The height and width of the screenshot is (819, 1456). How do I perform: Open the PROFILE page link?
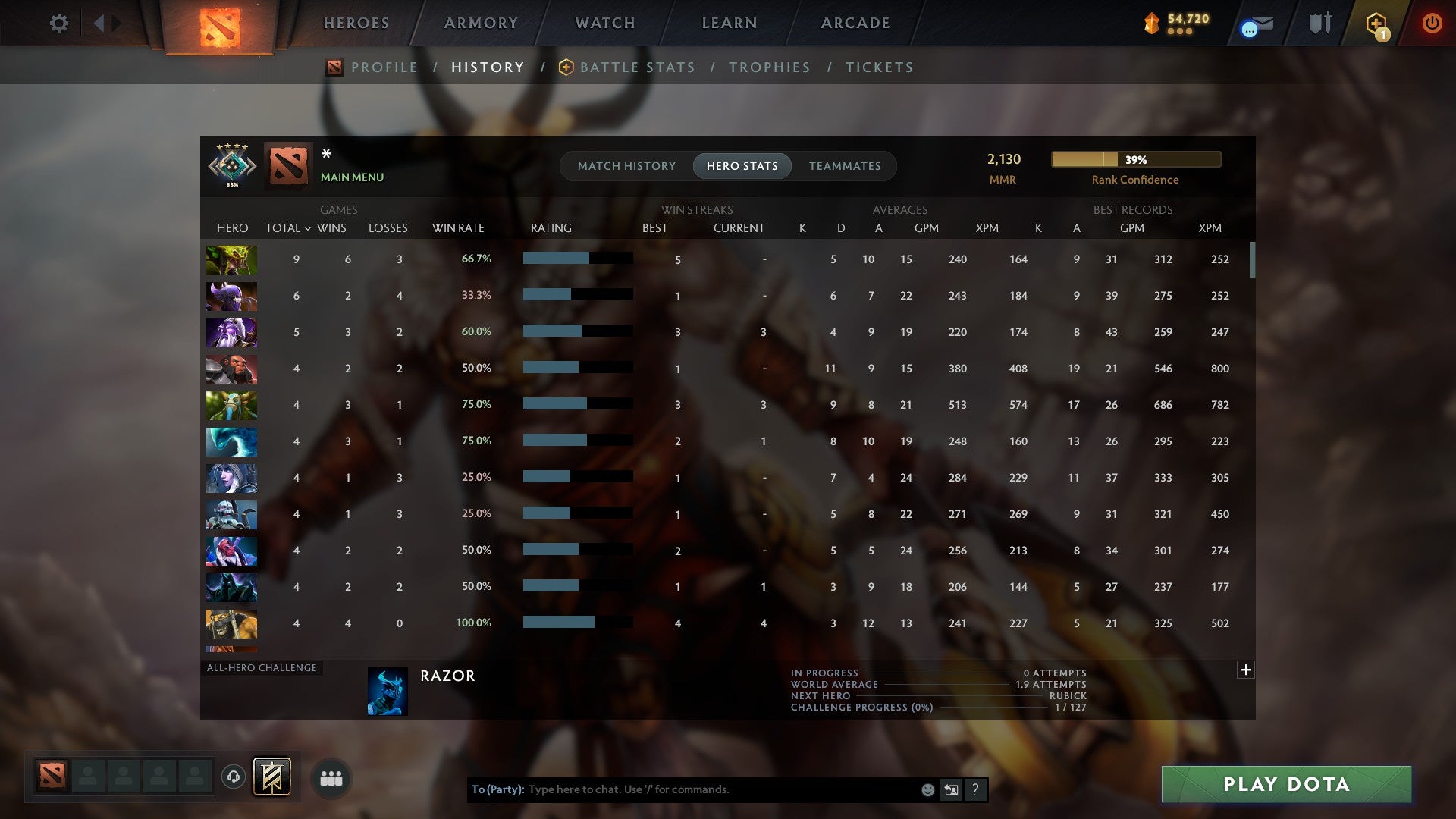tap(384, 67)
